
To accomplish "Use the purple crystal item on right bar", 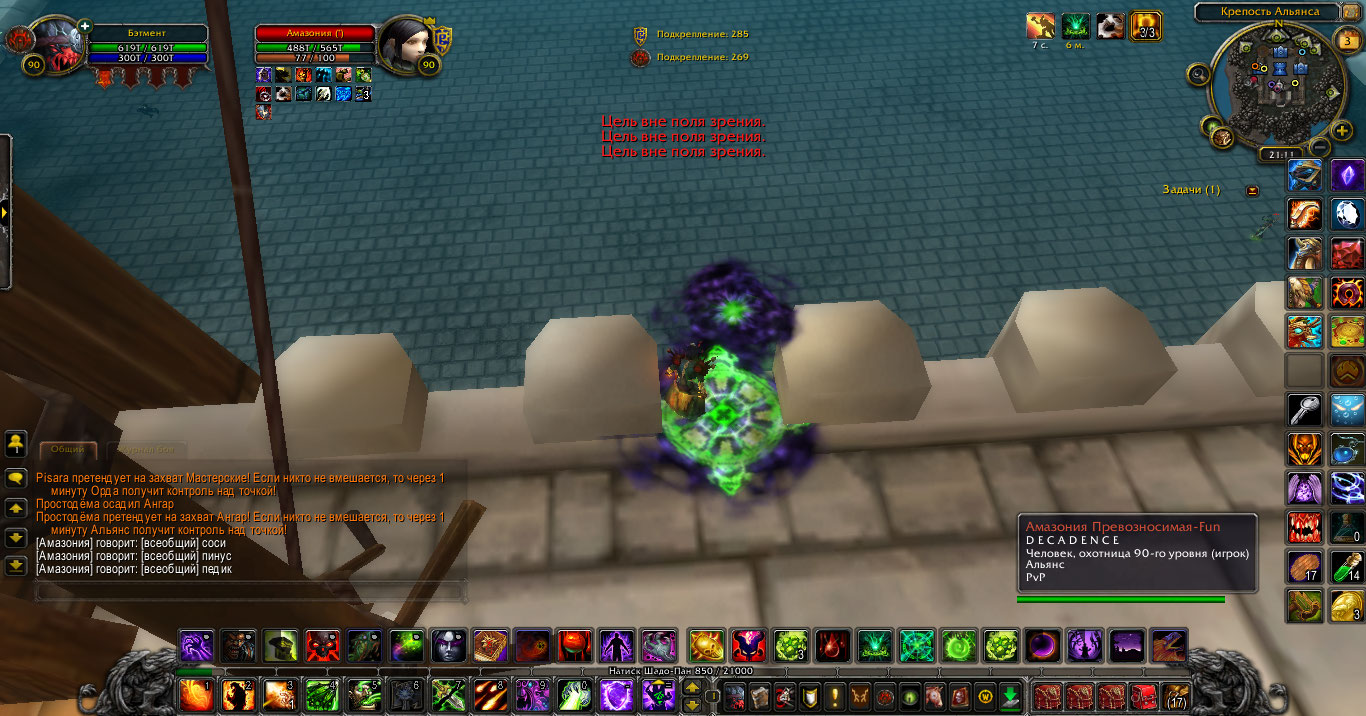I will click(x=1348, y=176).
